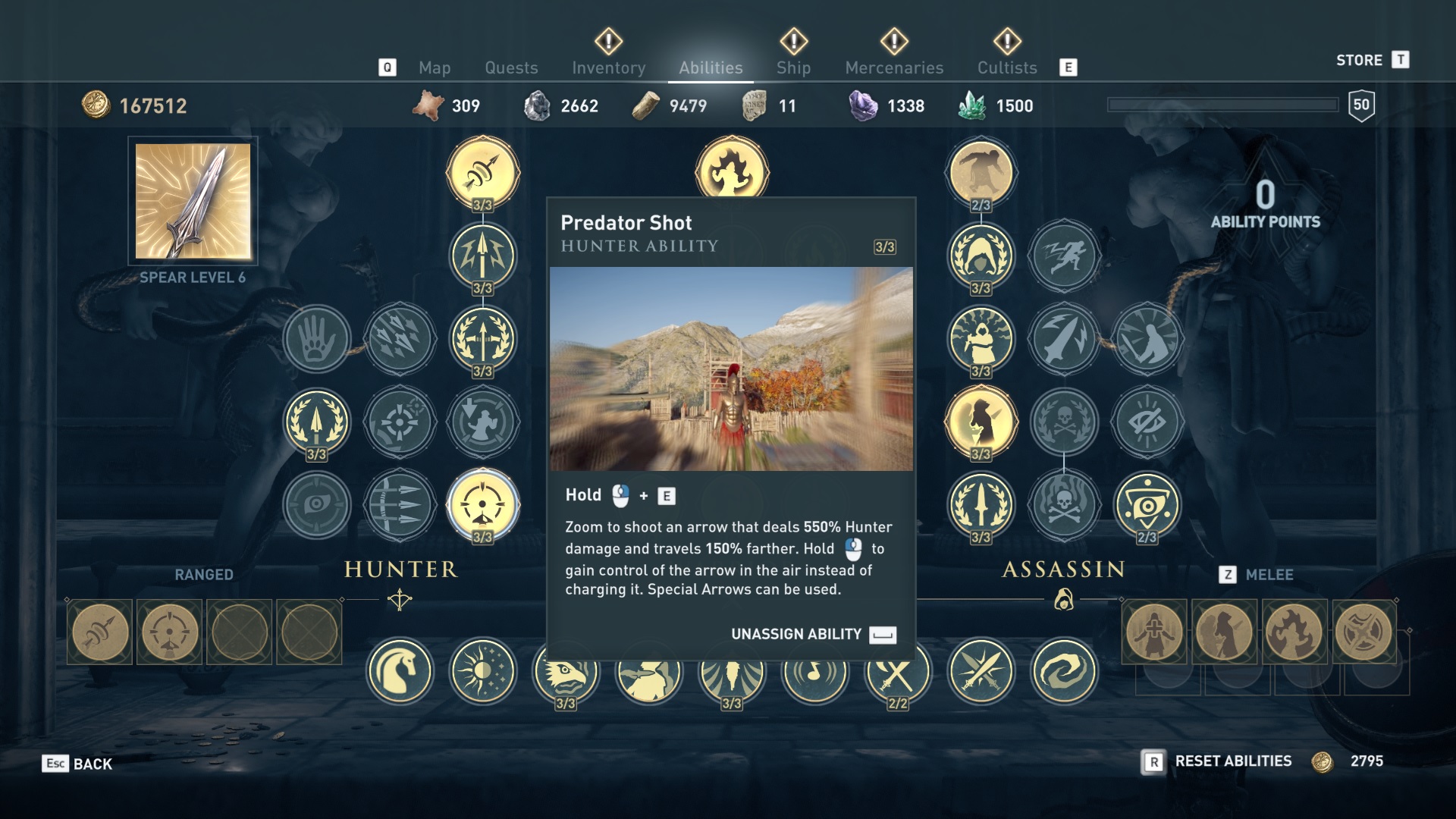Show the Mercenaries tab
The image size is (1456, 819).
(x=894, y=68)
